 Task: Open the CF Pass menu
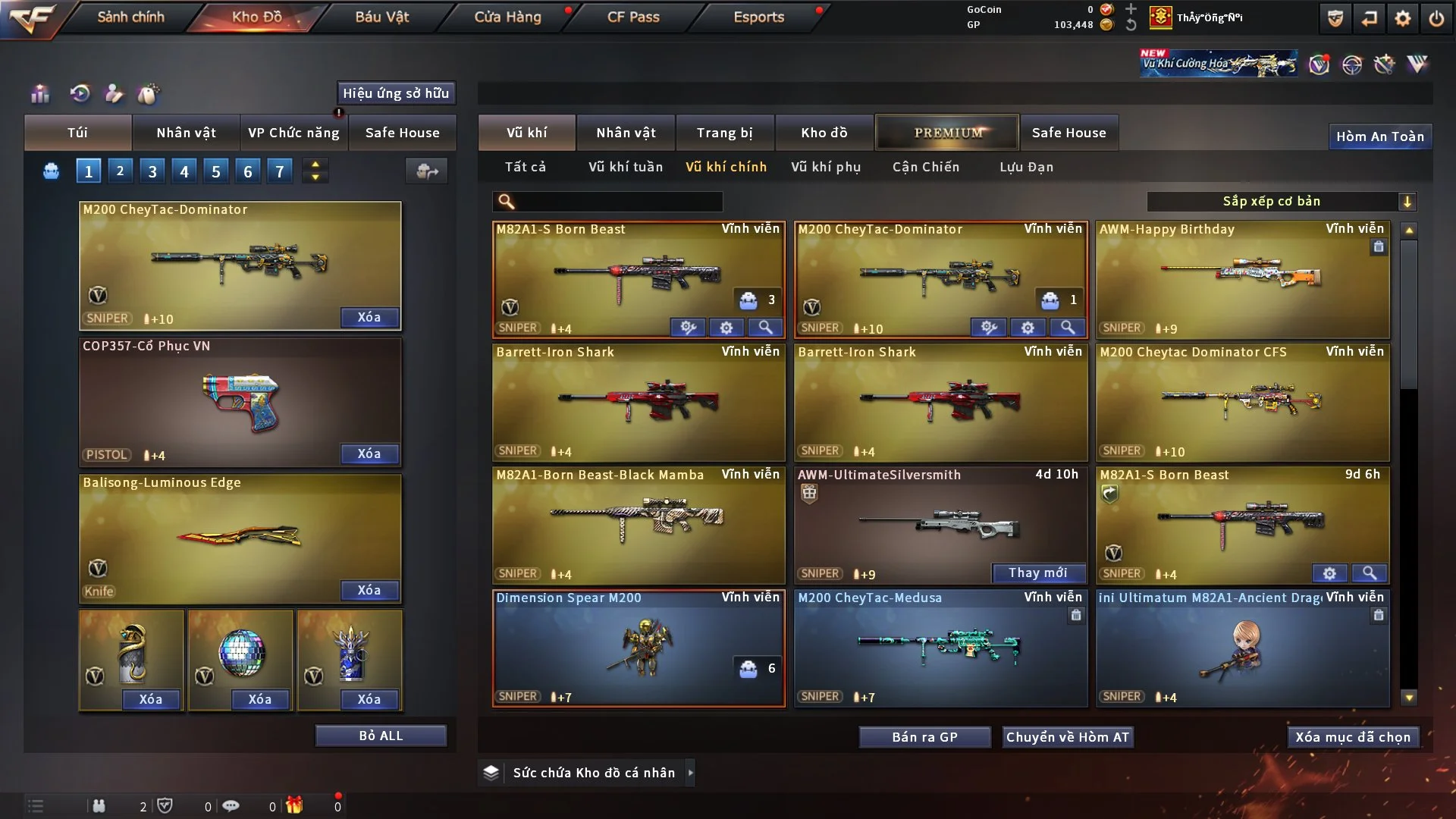tap(633, 17)
